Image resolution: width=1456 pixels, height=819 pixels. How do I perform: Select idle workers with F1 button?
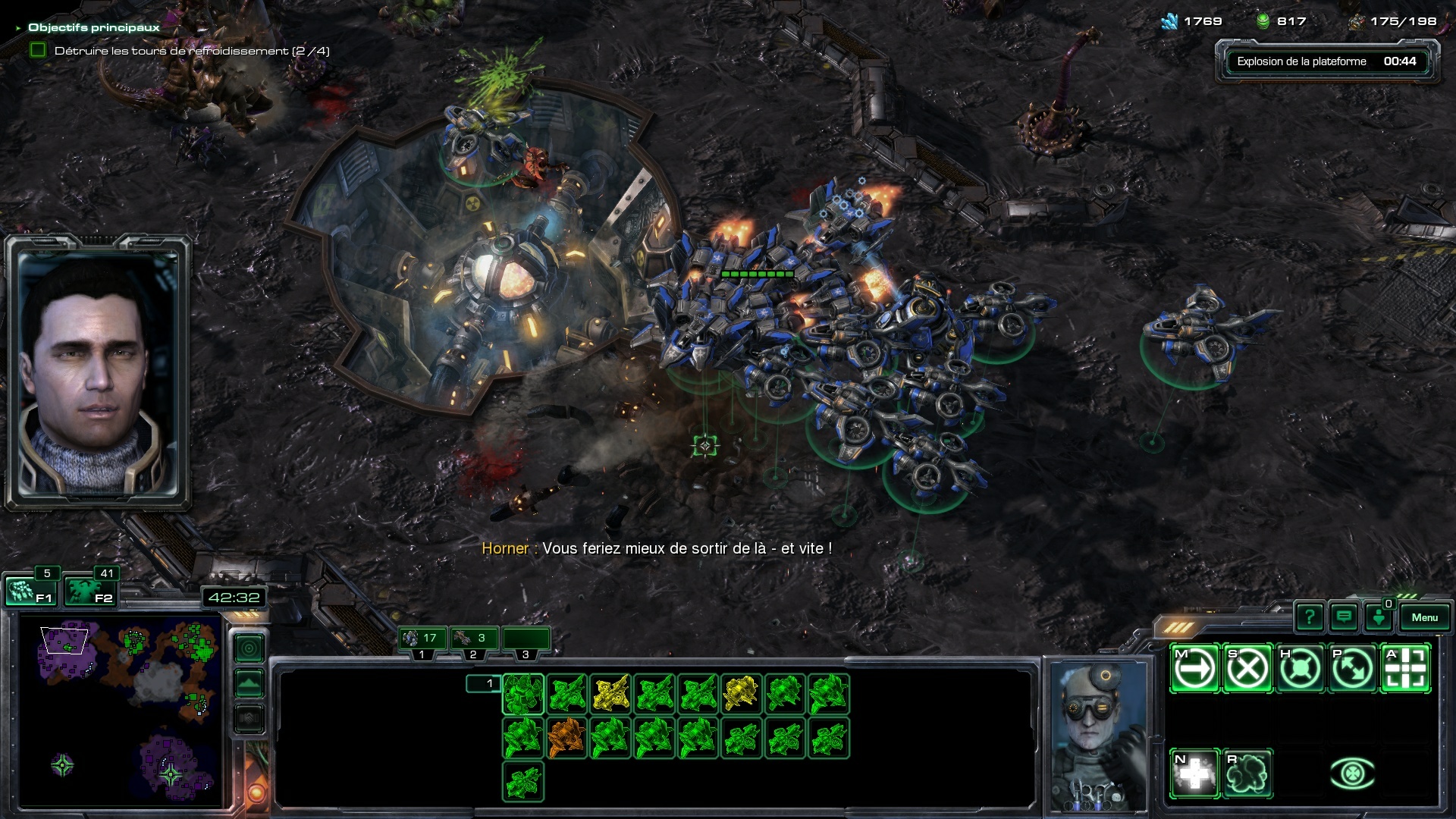coord(30,591)
